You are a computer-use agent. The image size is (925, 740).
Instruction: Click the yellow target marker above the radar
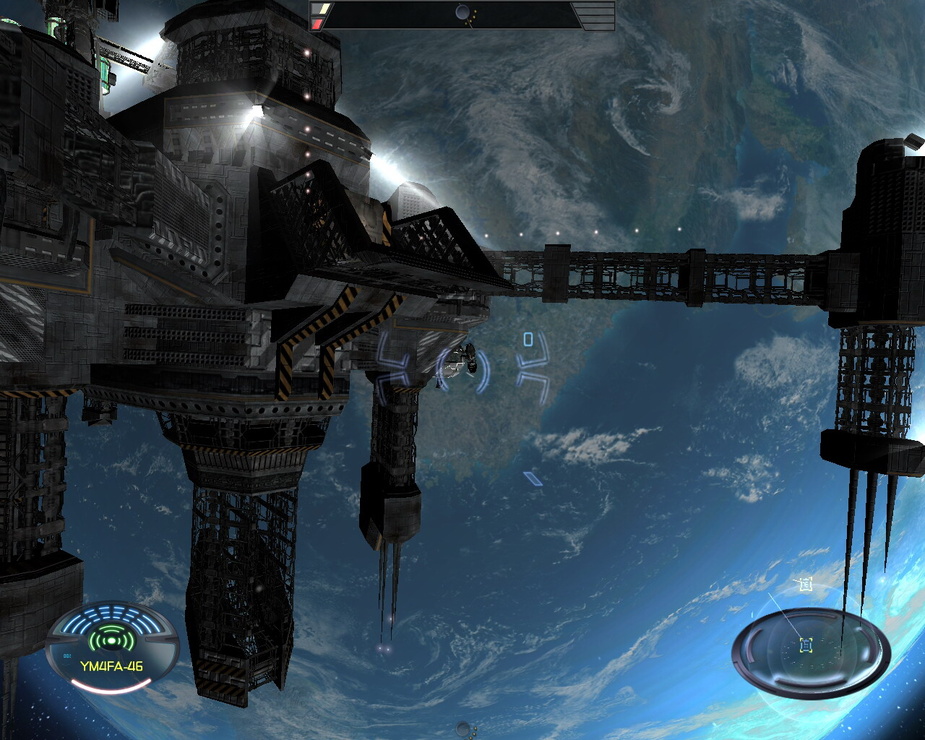click(x=805, y=583)
